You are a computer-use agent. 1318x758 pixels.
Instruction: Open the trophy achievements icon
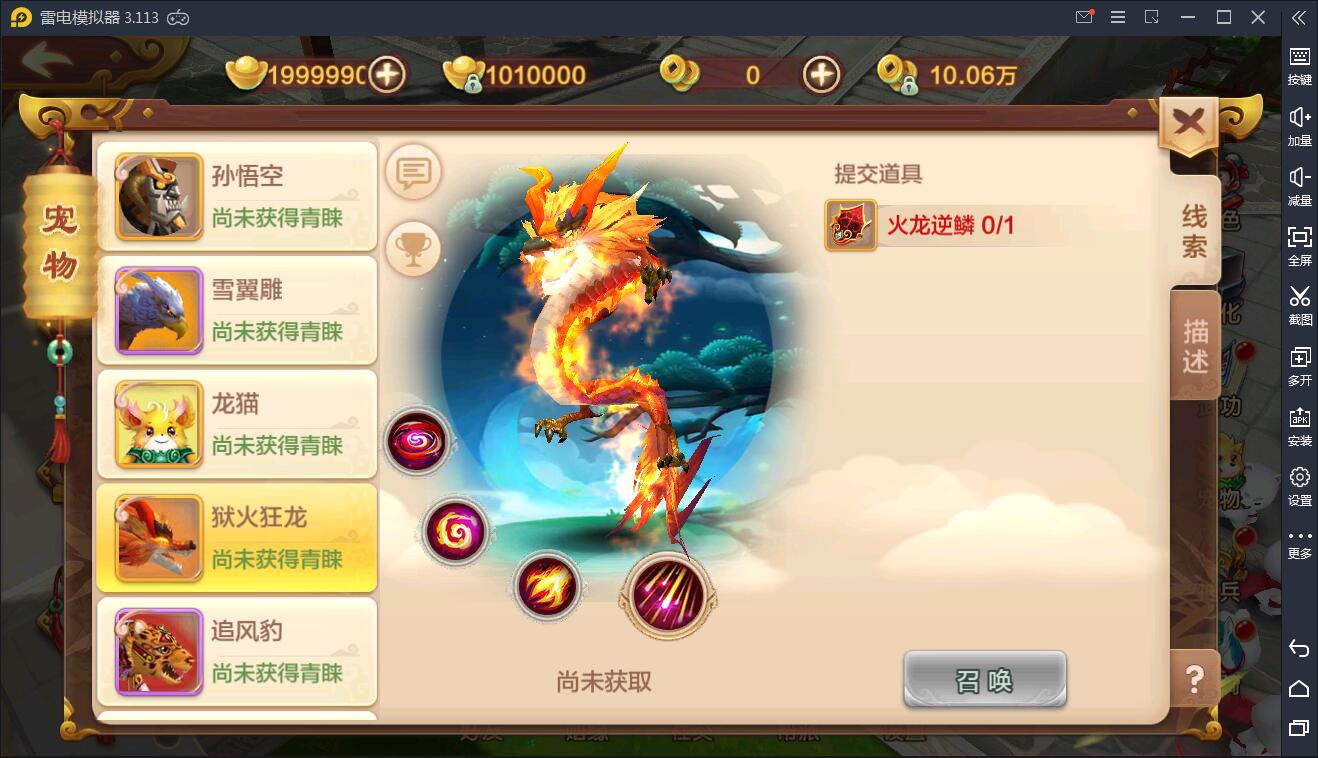pyautogui.click(x=413, y=248)
